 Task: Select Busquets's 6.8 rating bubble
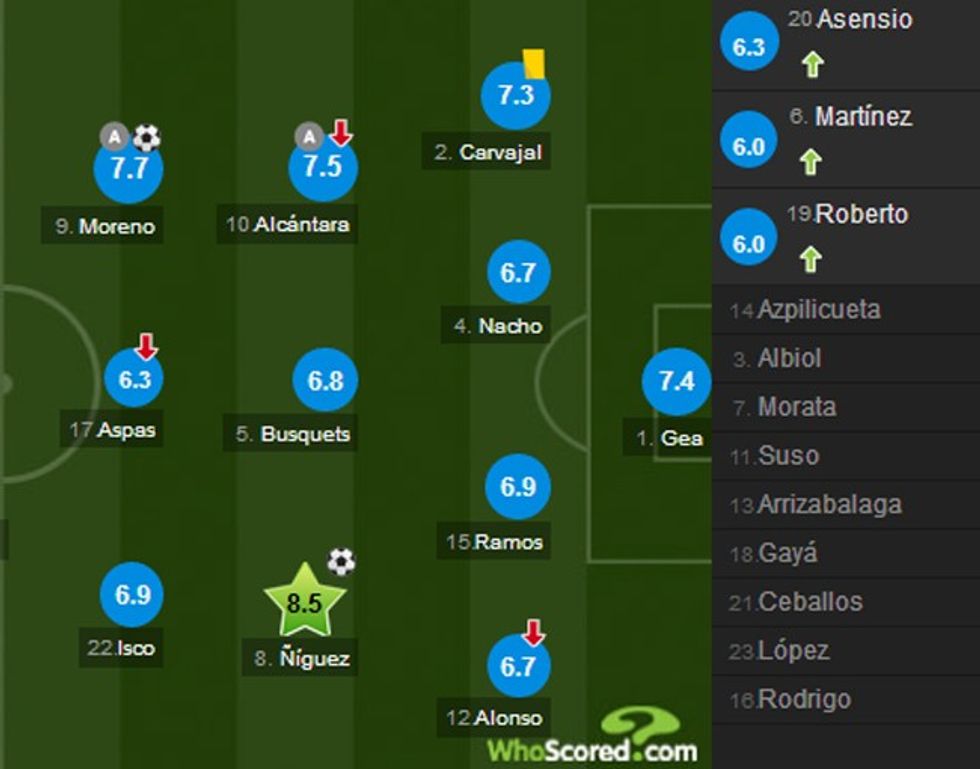pos(325,381)
